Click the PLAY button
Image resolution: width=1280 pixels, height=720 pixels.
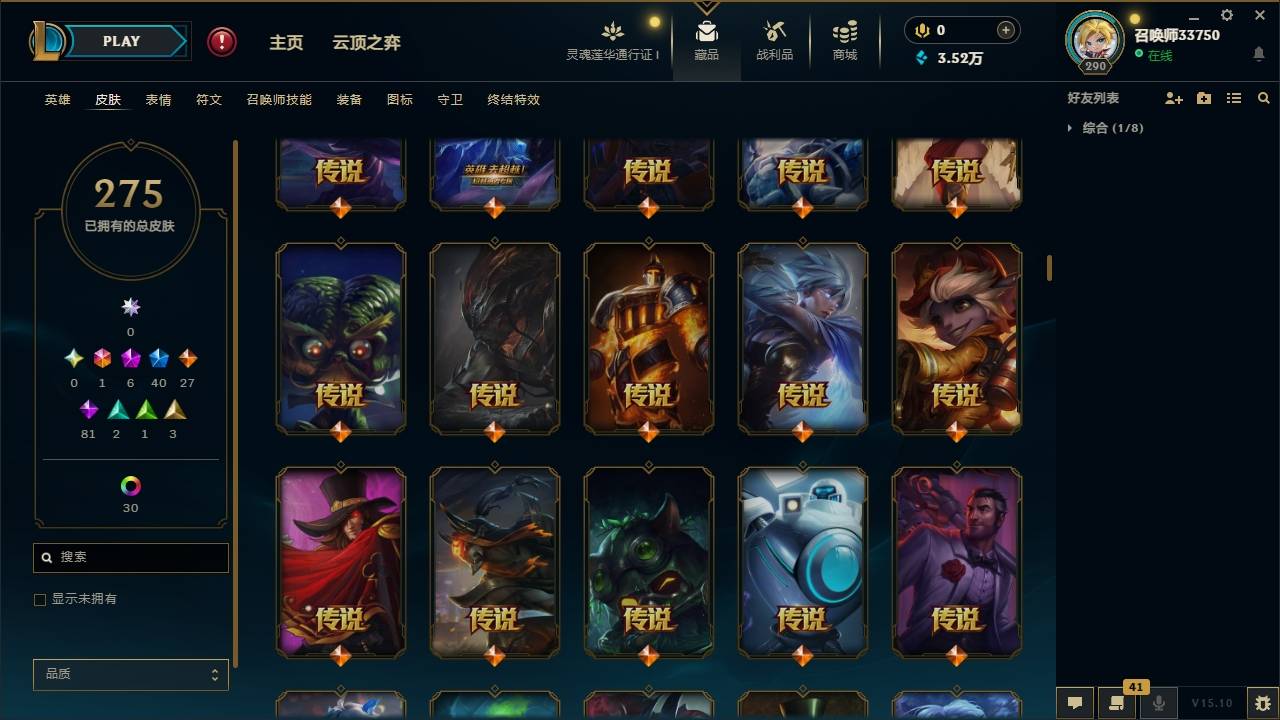121,41
